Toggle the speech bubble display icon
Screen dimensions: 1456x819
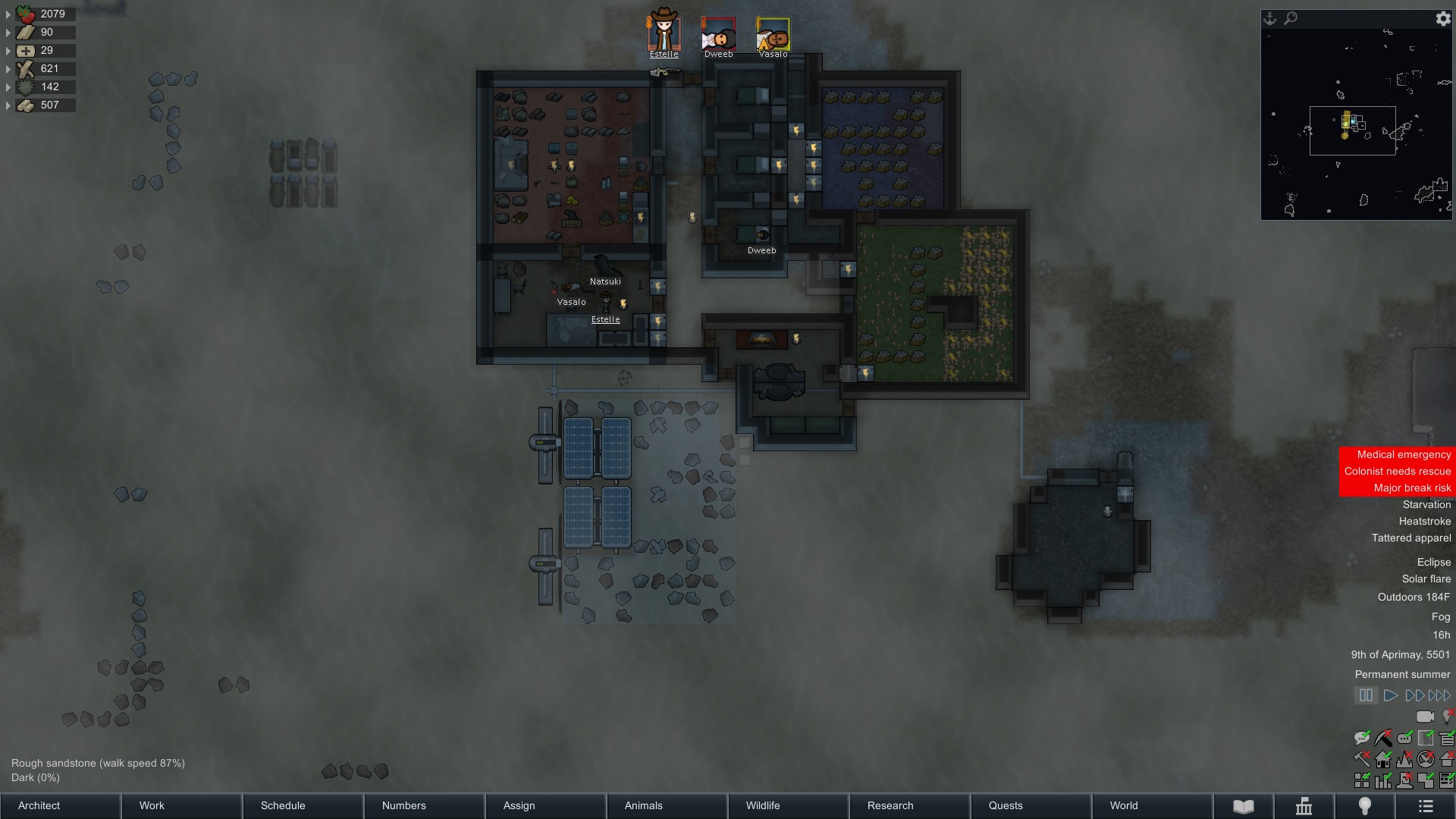[x=1361, y=737]
